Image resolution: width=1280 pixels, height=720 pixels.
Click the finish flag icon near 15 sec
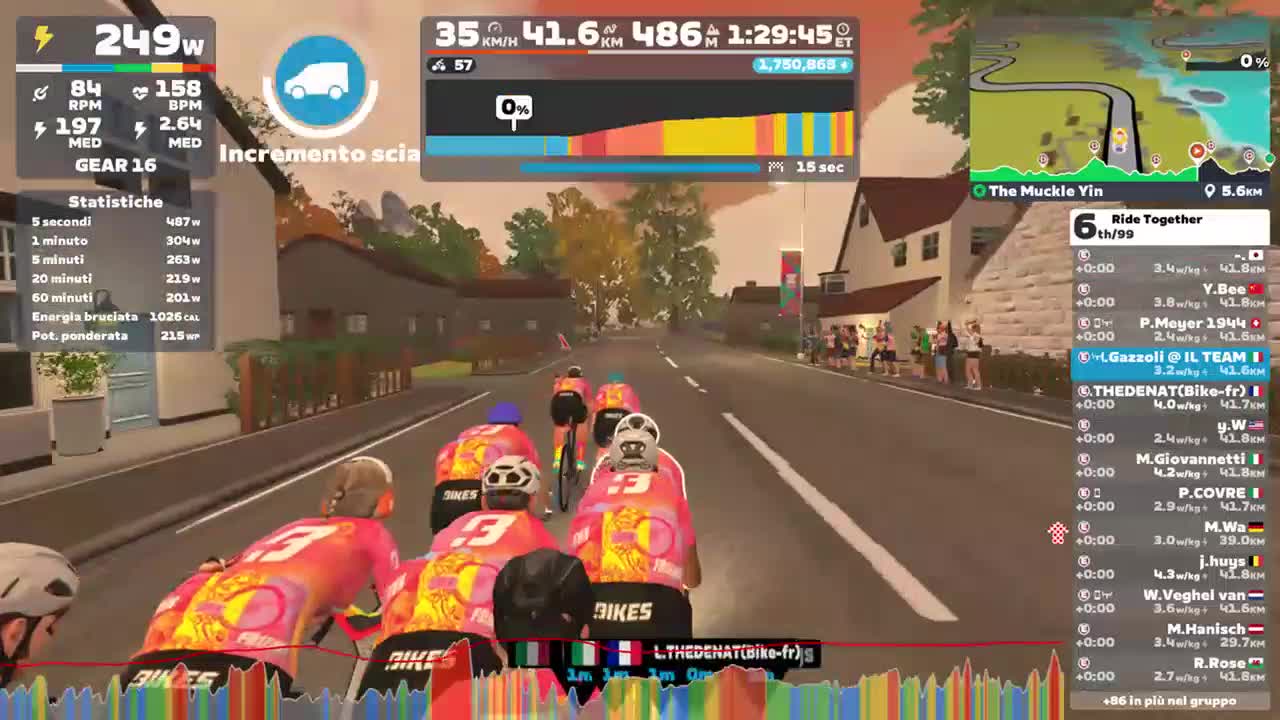coord(775,166)
